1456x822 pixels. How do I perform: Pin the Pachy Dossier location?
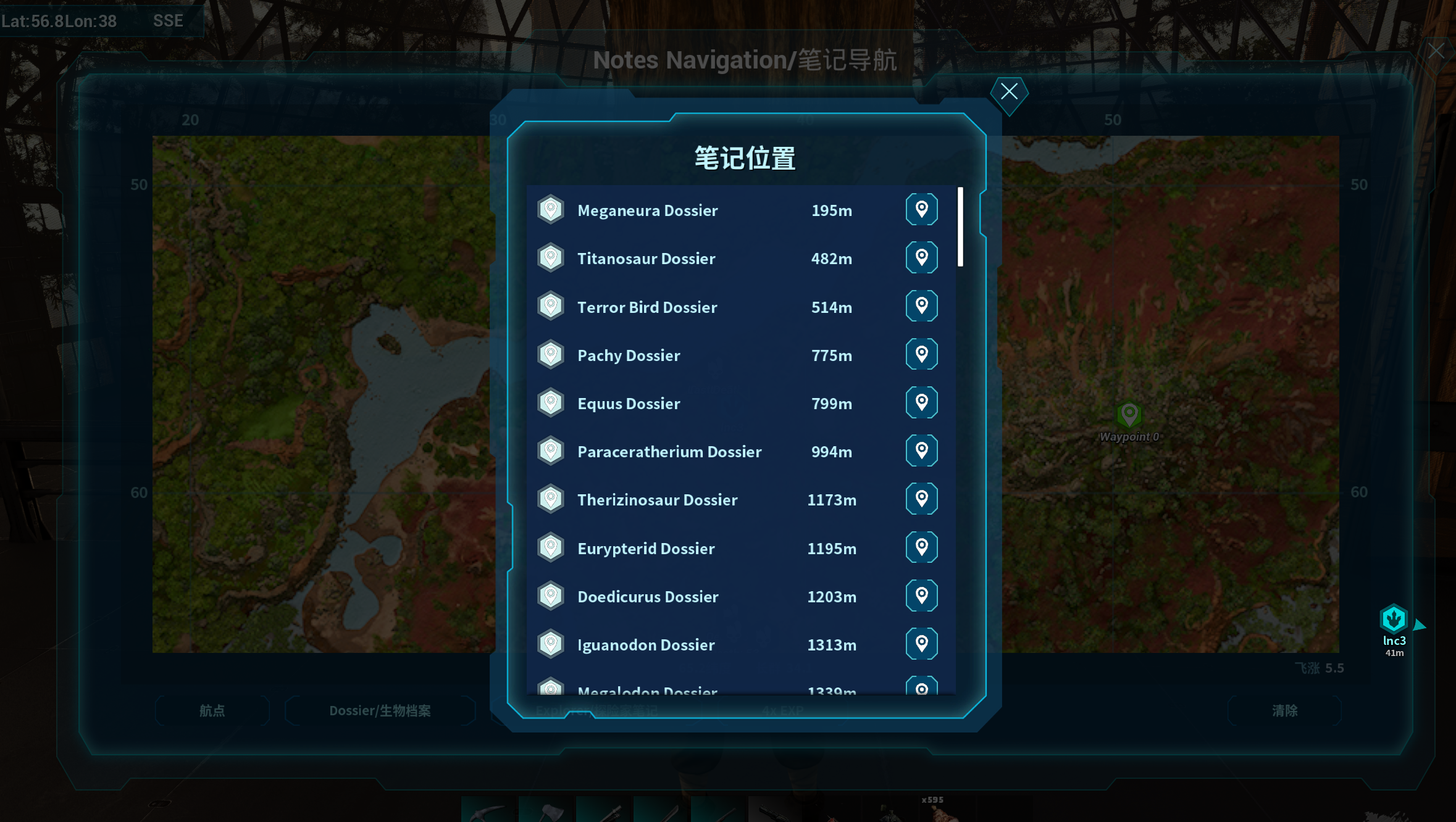pyautogui.click(x=921, y=354)
